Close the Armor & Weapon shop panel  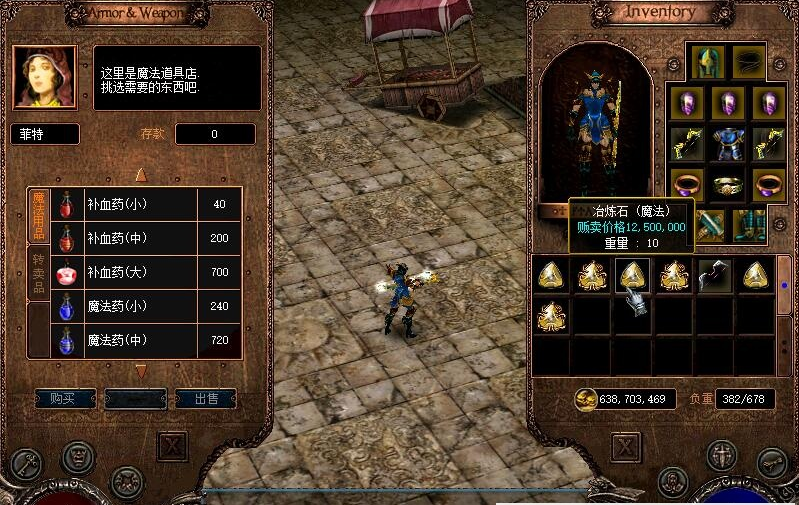(173, 445)
